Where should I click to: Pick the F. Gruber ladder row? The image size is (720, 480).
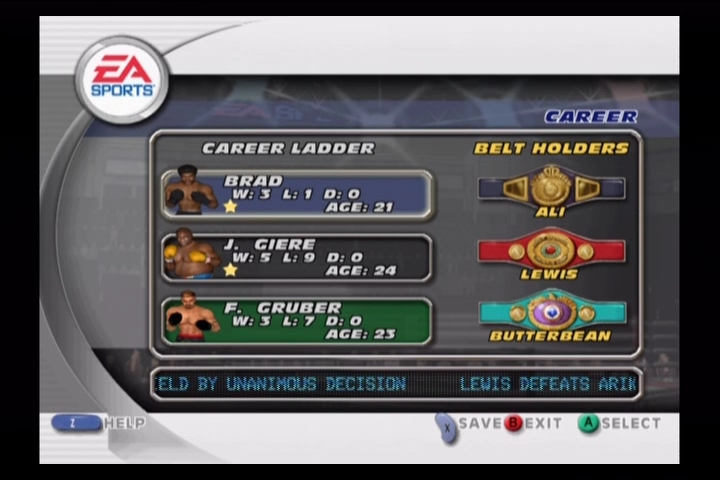tap(297, 321)
